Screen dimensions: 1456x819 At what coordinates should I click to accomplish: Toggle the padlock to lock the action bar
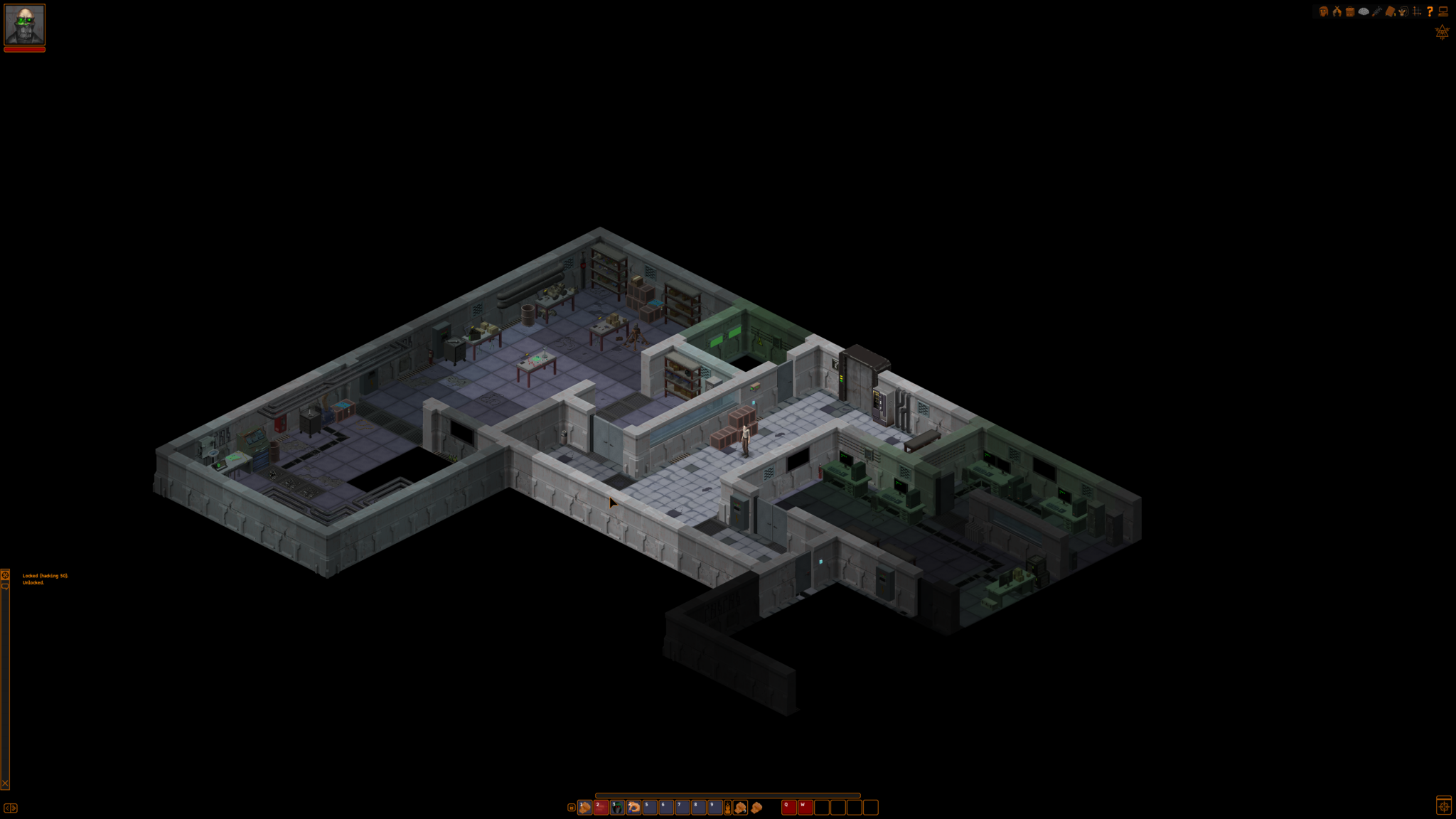click(x=572, y=808)
